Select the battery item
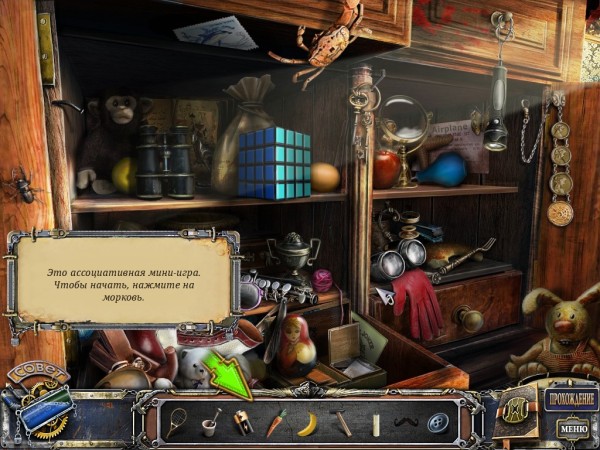 click(243, 423)
